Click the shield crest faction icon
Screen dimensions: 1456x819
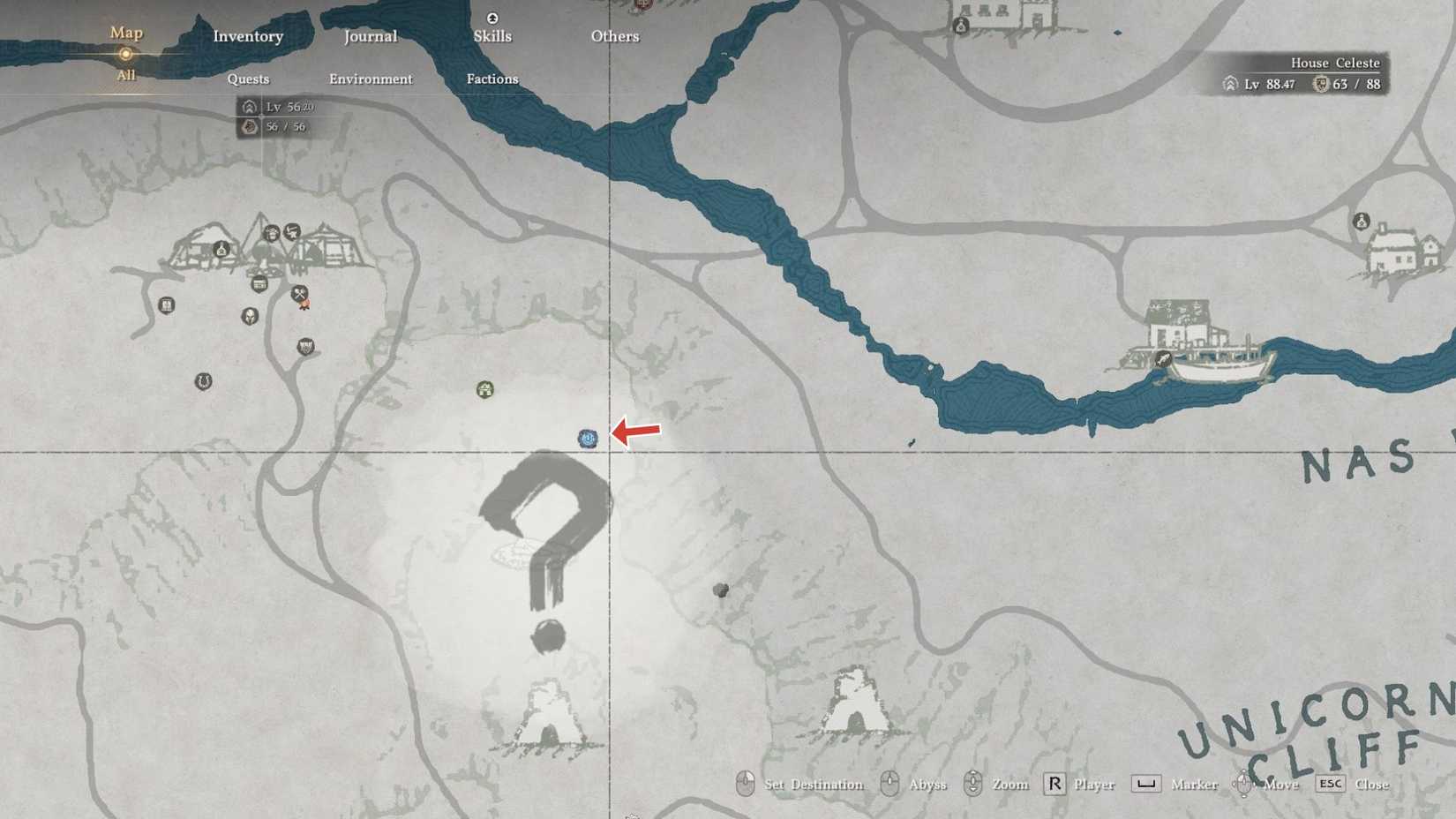point(306,348)
